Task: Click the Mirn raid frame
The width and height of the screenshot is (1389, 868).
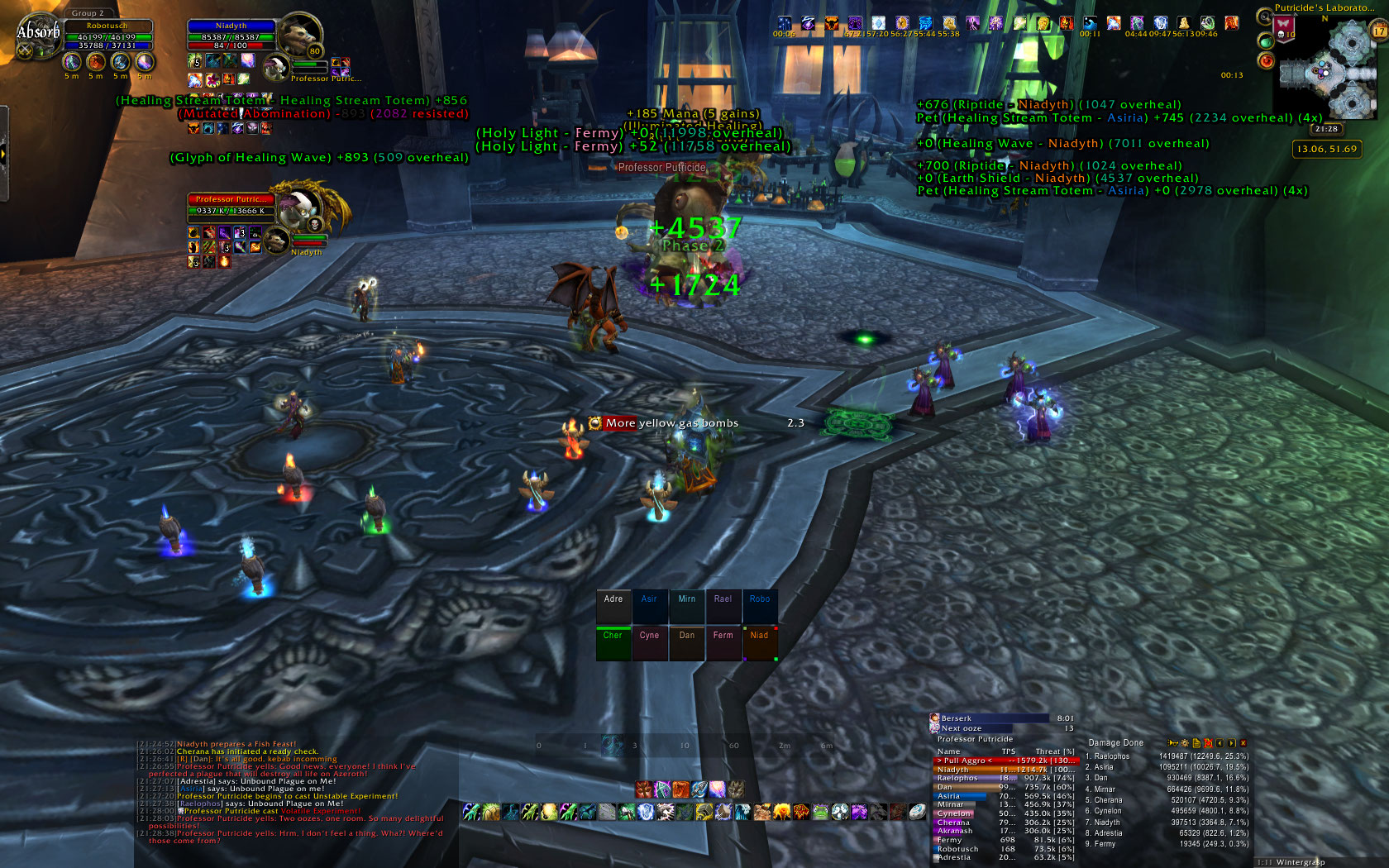Action: [686, 607]
